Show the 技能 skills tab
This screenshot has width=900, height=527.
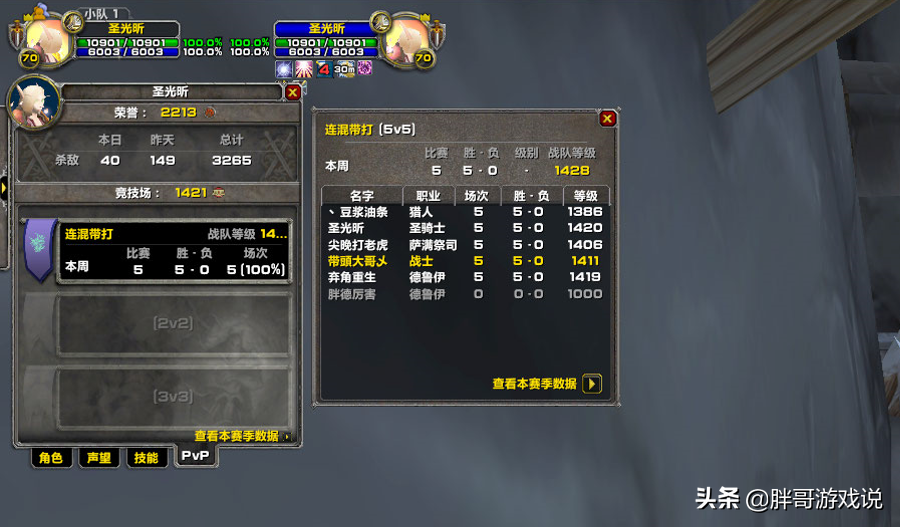(x=146, y=458)
